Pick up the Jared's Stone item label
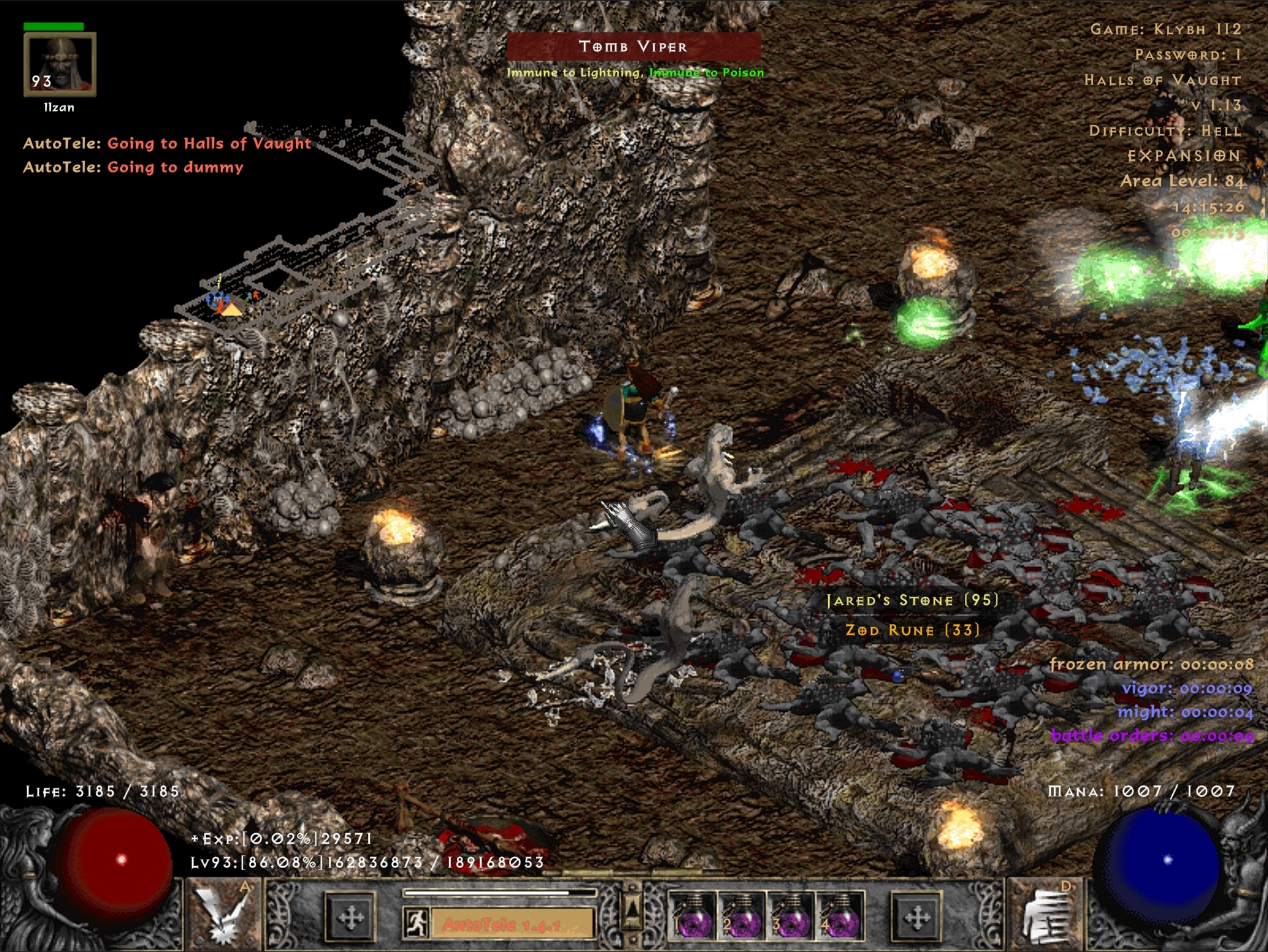Viewport: 1268px width, 952px height. click(912, 600)
